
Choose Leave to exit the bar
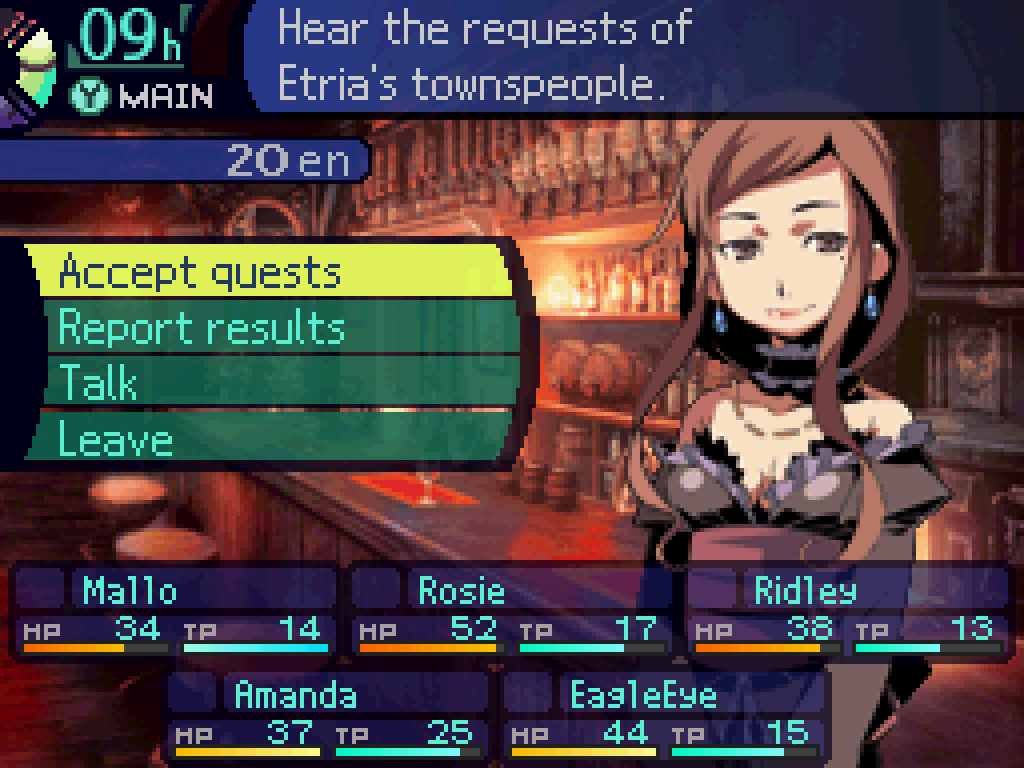[x=270, y=439]
